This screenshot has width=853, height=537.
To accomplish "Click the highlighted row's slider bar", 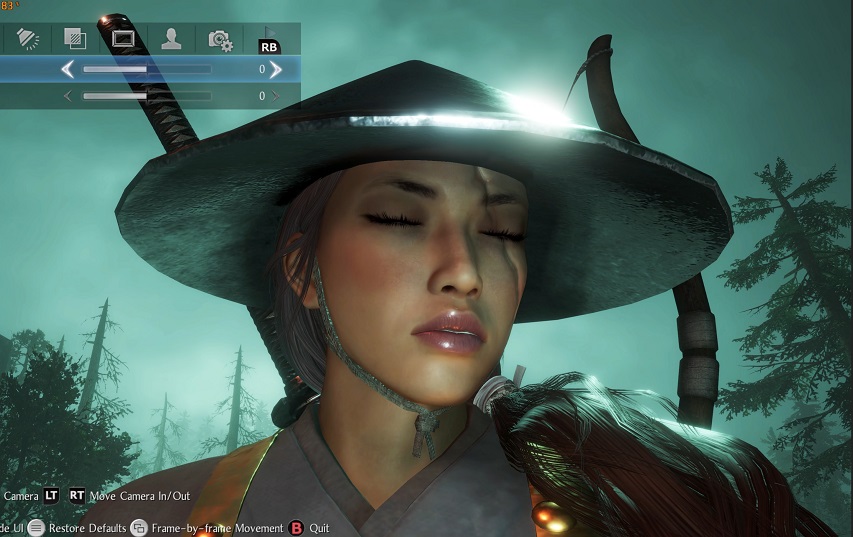I will tap(147, 70).
